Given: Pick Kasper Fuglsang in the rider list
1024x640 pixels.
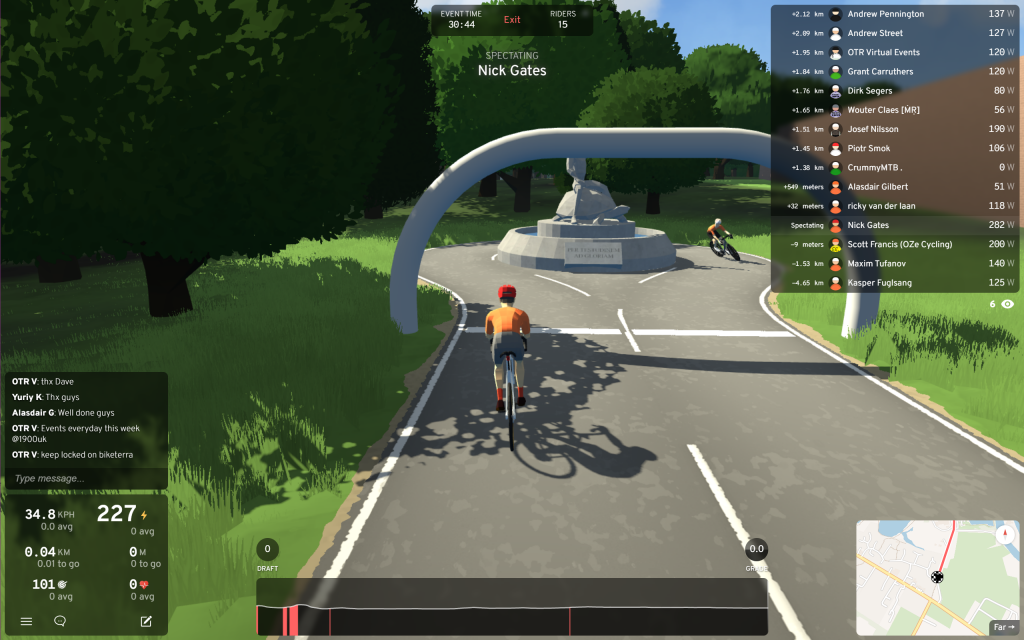Looking at the screenshot, I should [x=881, y=283].
